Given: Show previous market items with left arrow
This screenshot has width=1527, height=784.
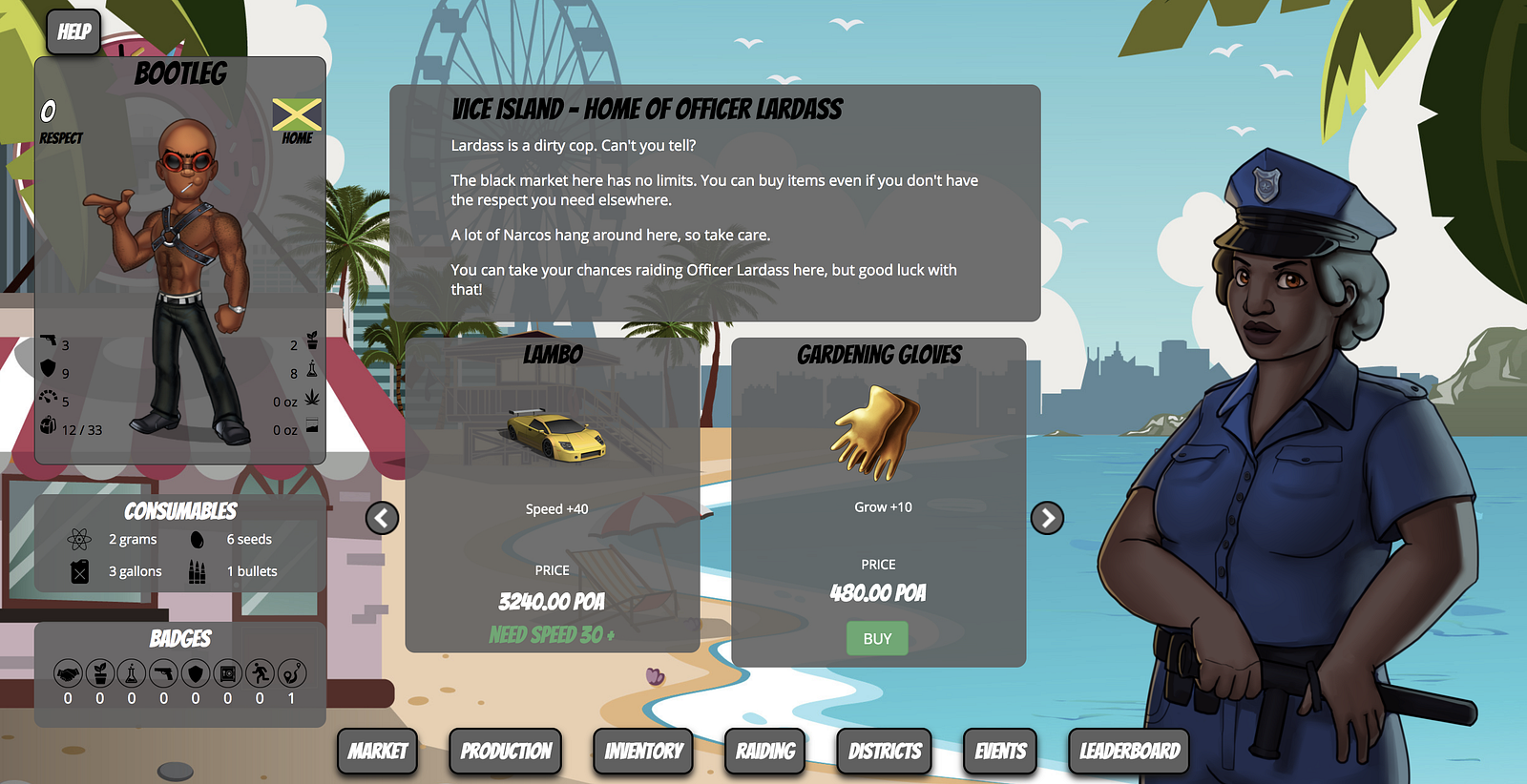Looking at the screenshot, I should tap(383, 518).
